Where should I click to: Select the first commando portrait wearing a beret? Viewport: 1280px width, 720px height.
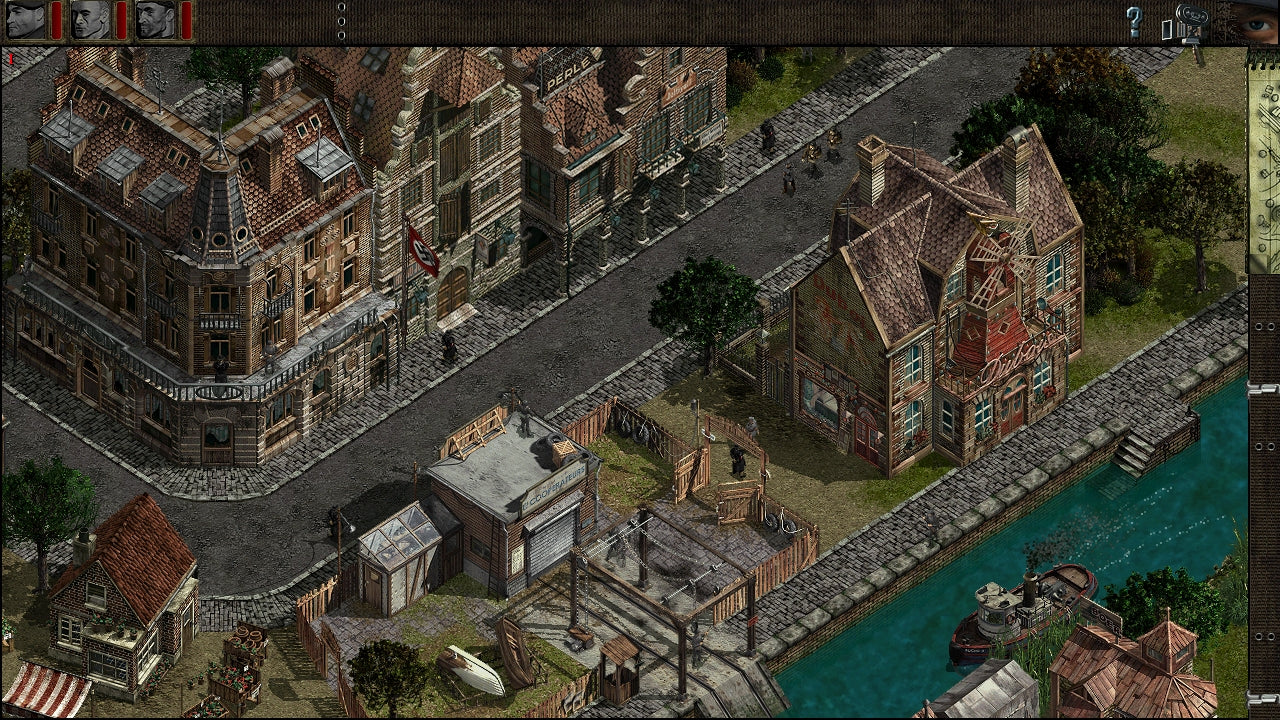(26, 20)
